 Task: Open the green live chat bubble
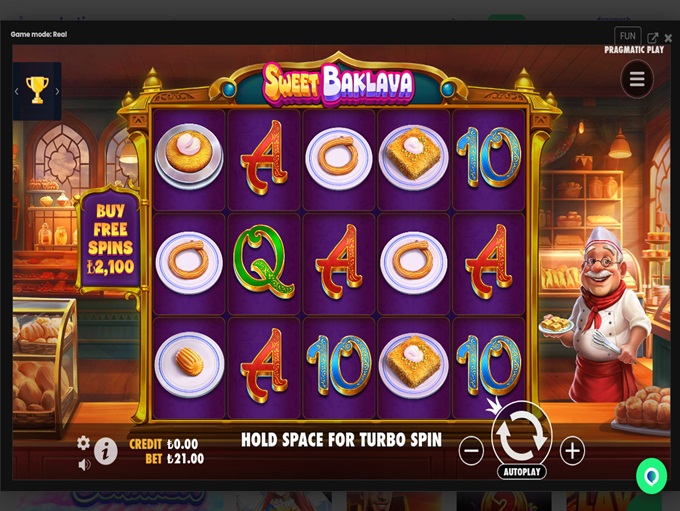click(651, 475)
